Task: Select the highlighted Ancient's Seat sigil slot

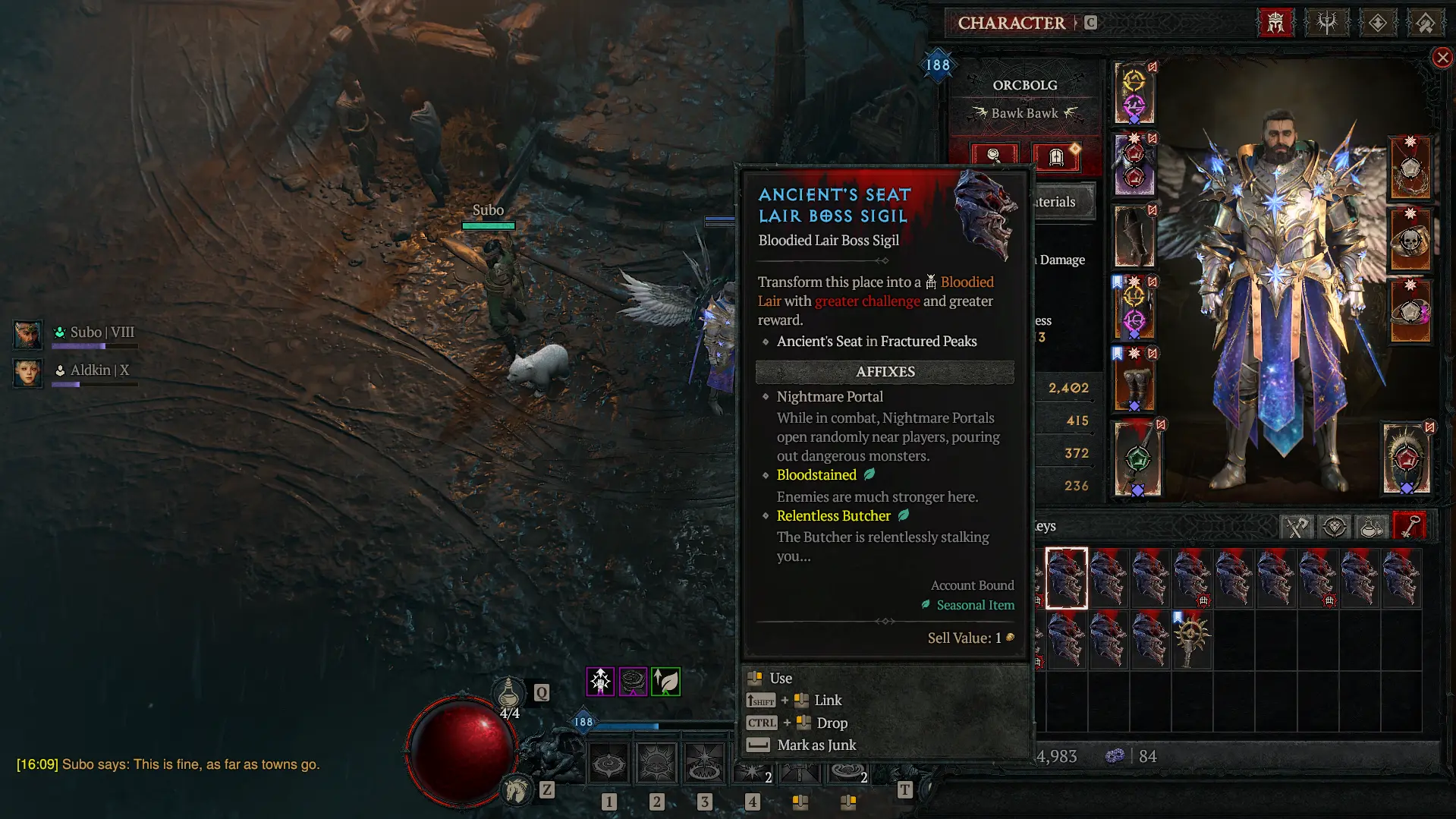Action: (x=1066, y=578)
